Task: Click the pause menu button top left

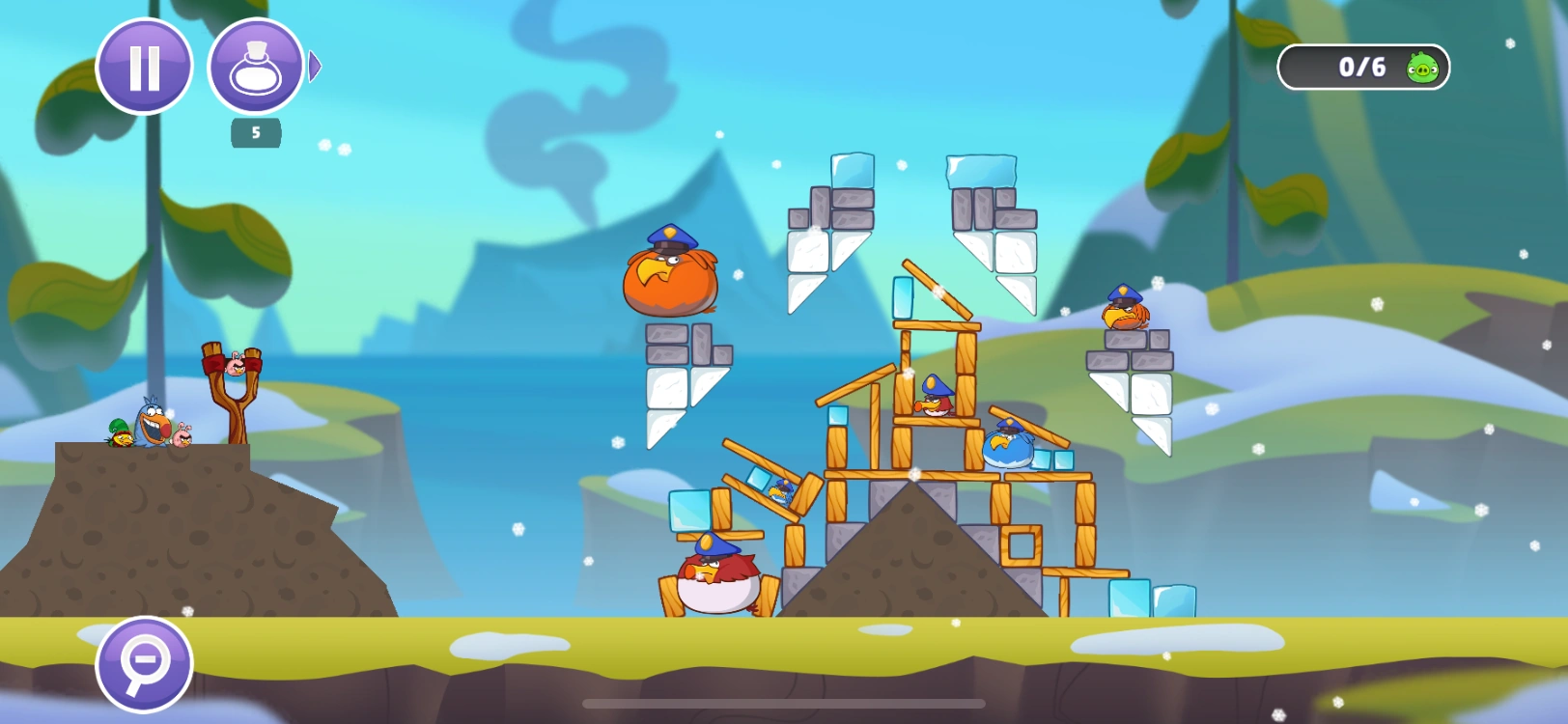Action: [x=144, y=68]
